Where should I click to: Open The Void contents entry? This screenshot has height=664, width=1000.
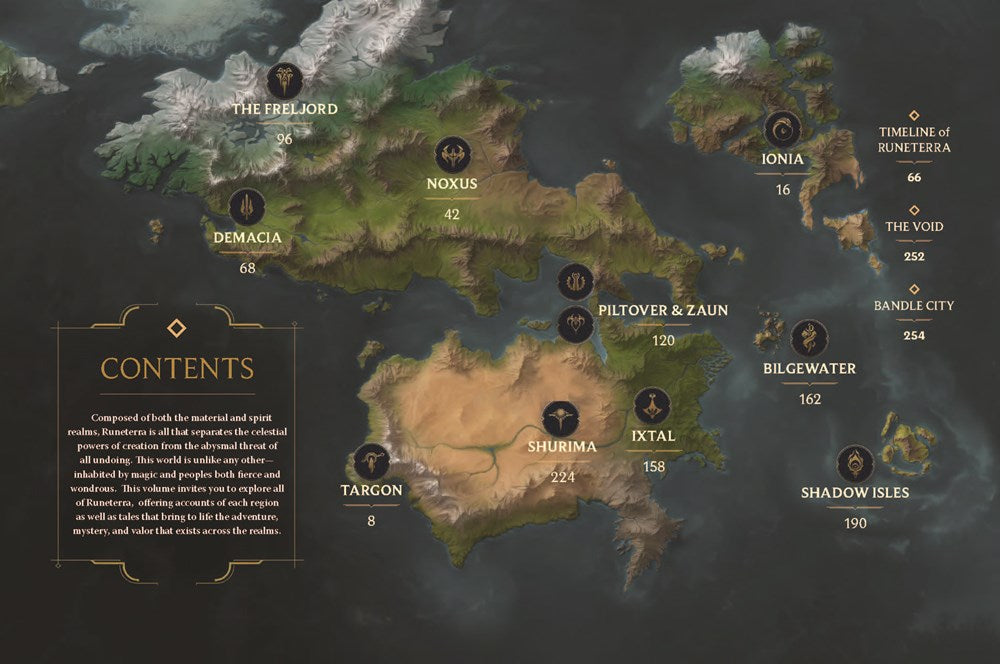click(914, 227)
